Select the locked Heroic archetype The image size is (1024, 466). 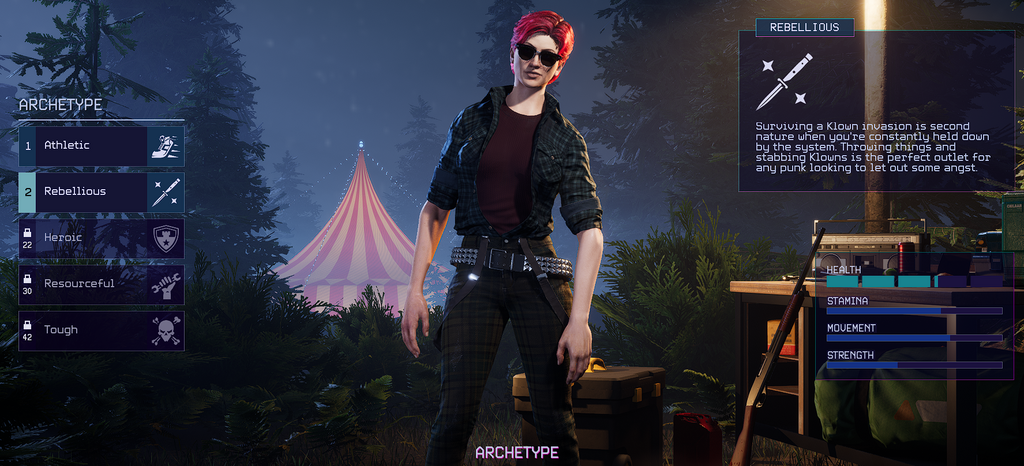click(x=100, y=238)
